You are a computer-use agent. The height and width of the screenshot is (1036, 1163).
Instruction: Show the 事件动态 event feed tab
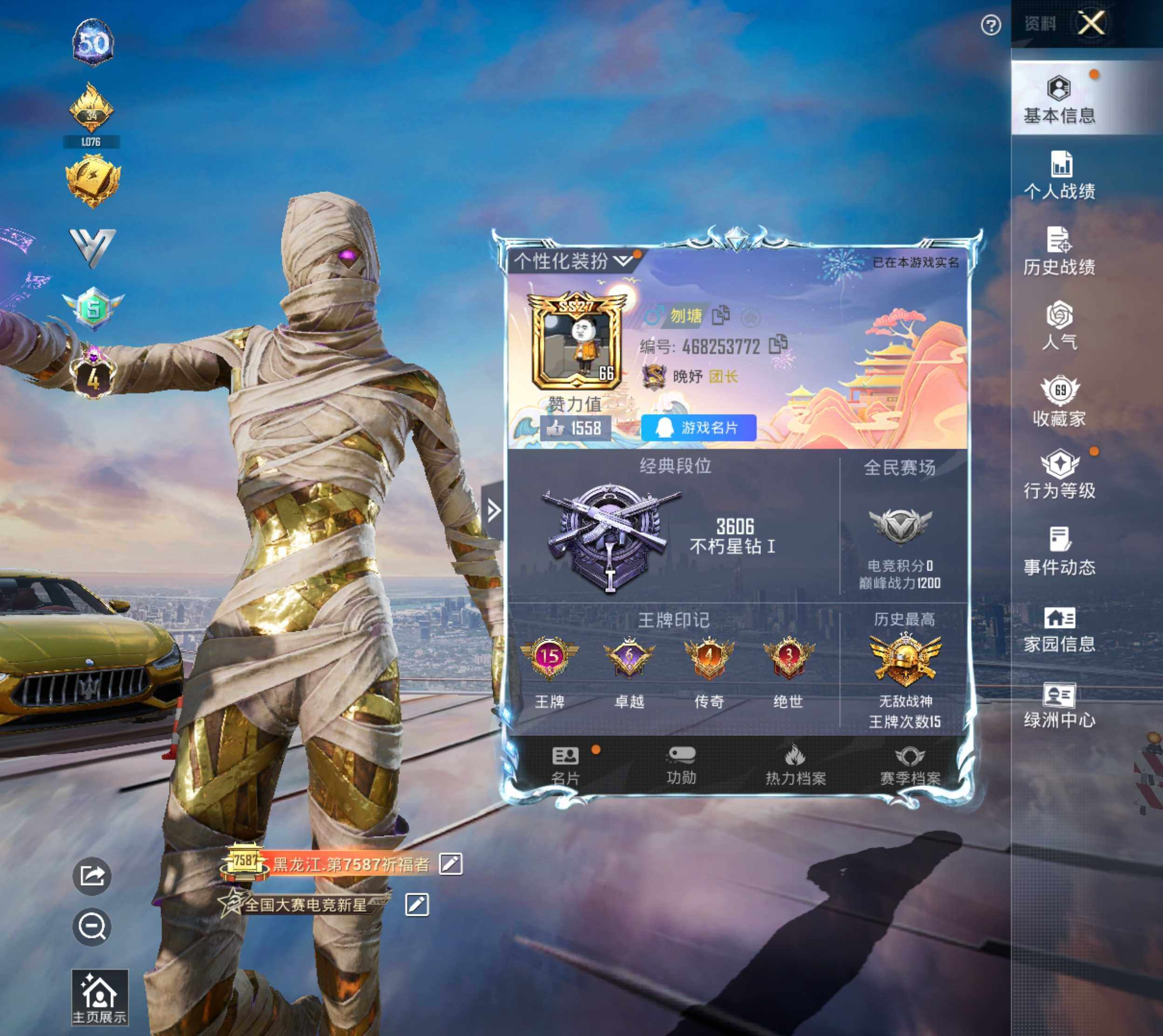pyautogui.click(x=1060, y=551)
